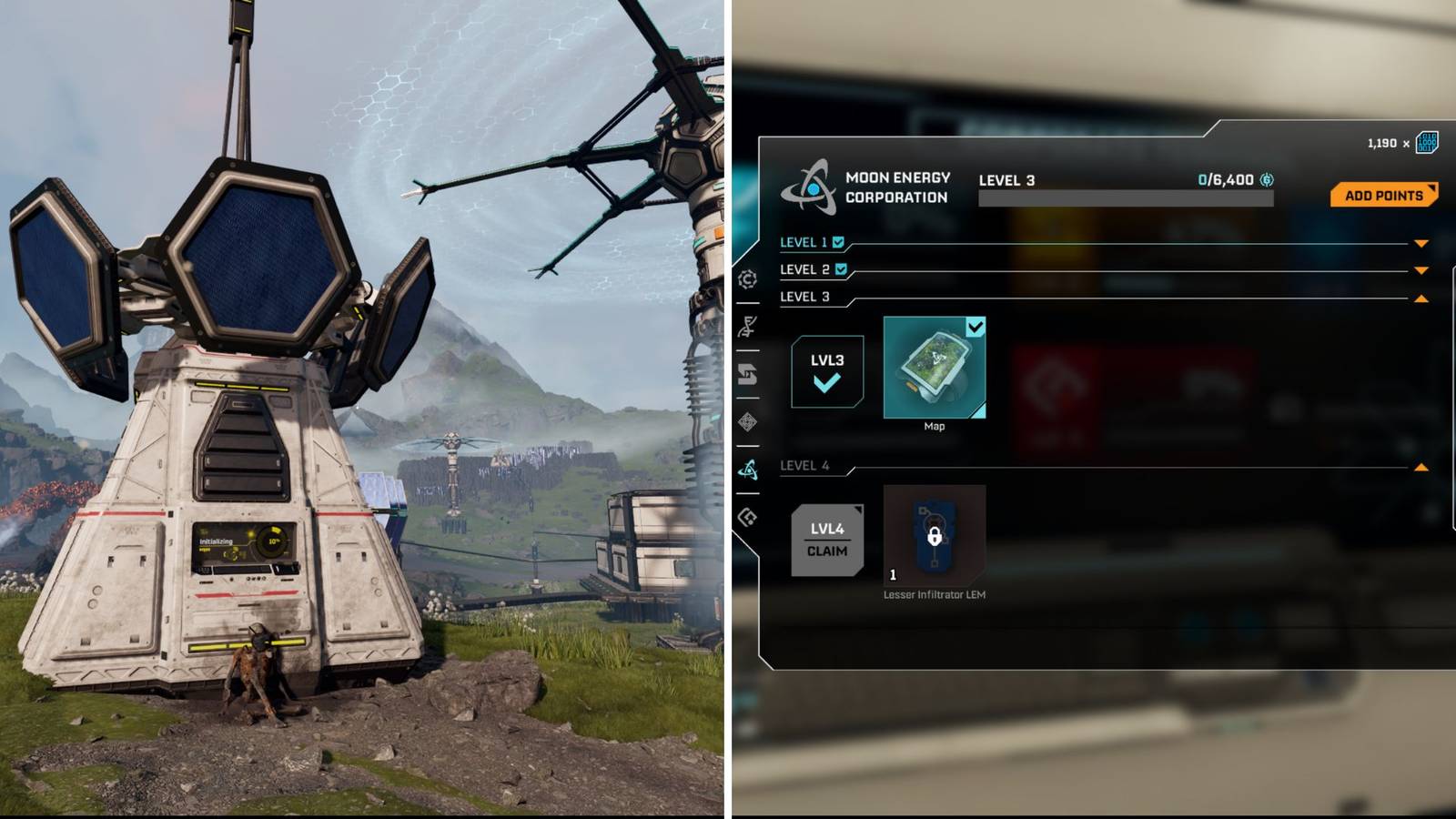
Task: Claim the LVL4 reward
Action: (x=829, y=539)
